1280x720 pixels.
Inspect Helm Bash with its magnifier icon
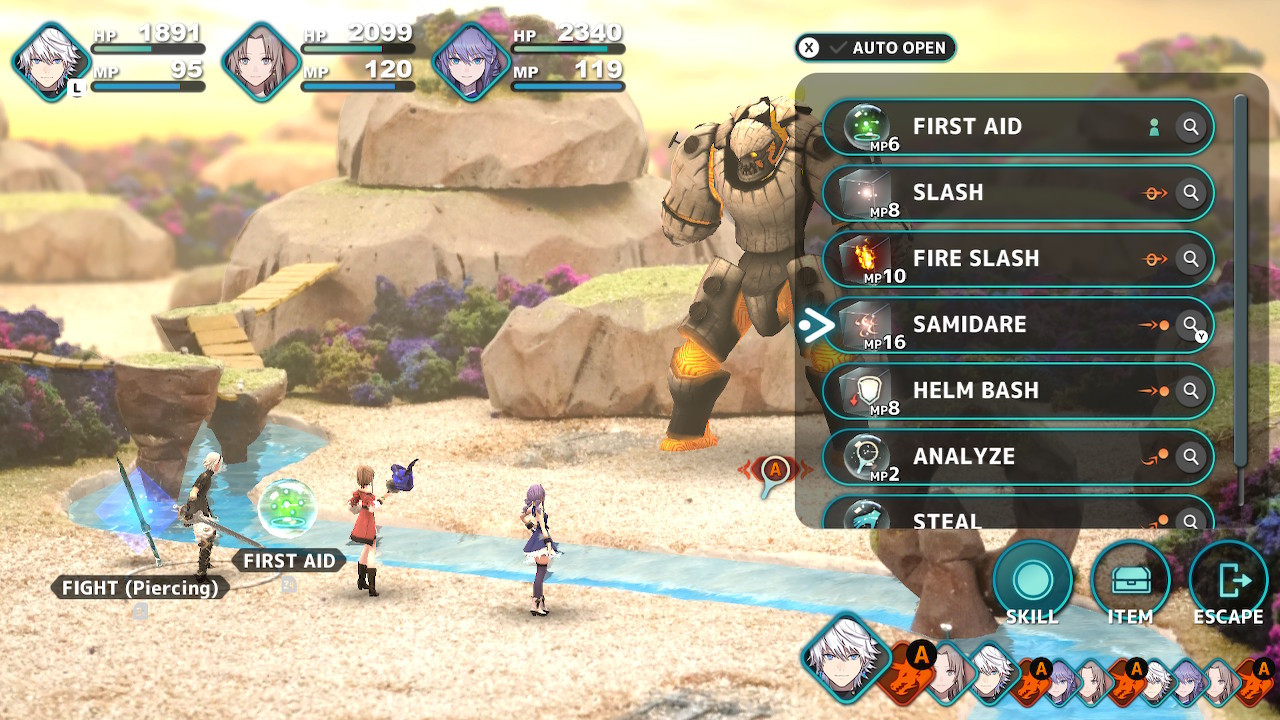[1190, 391]
